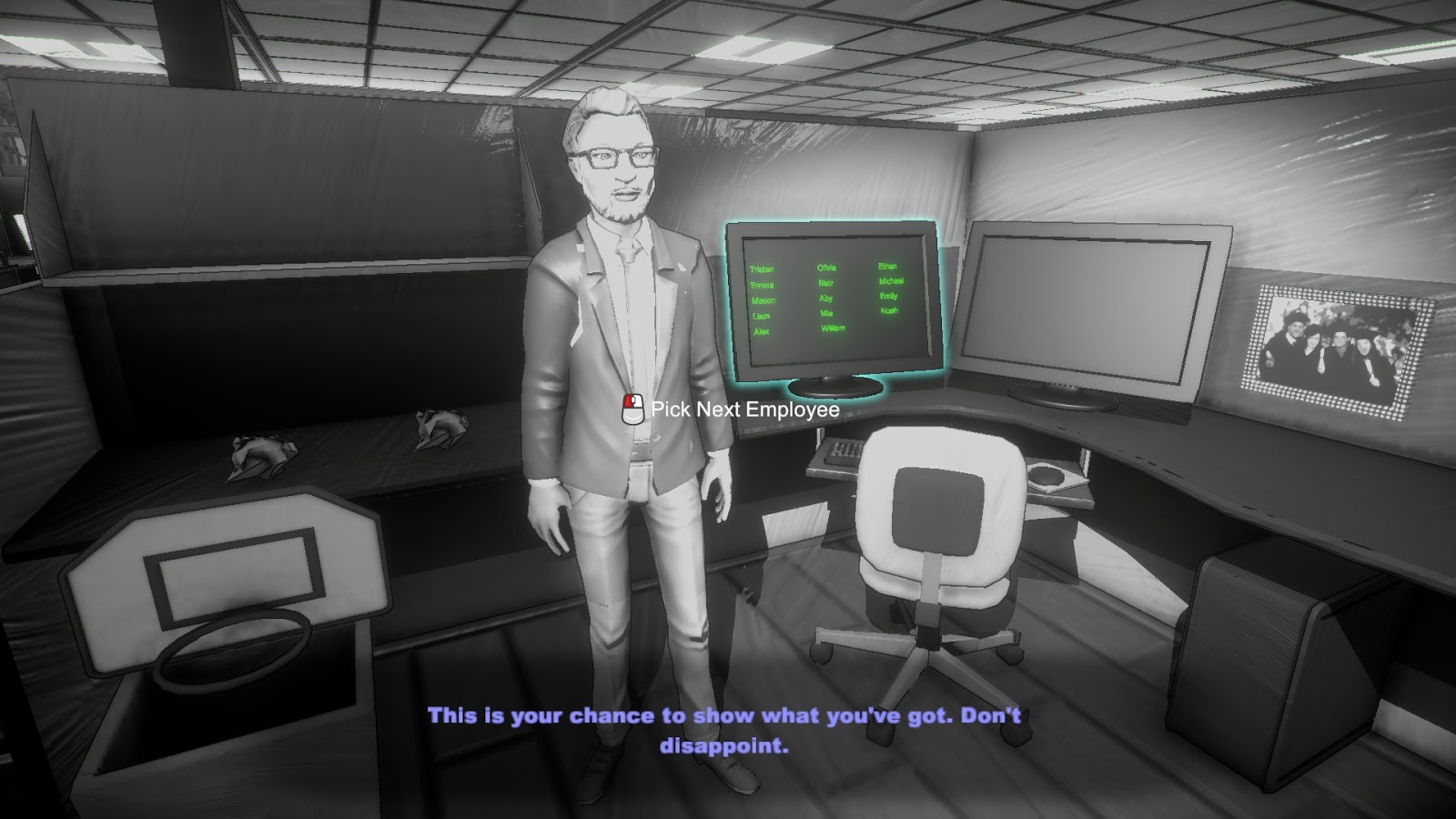
Task: Select Liam from the employee list
Action: (x=760, y=317)
